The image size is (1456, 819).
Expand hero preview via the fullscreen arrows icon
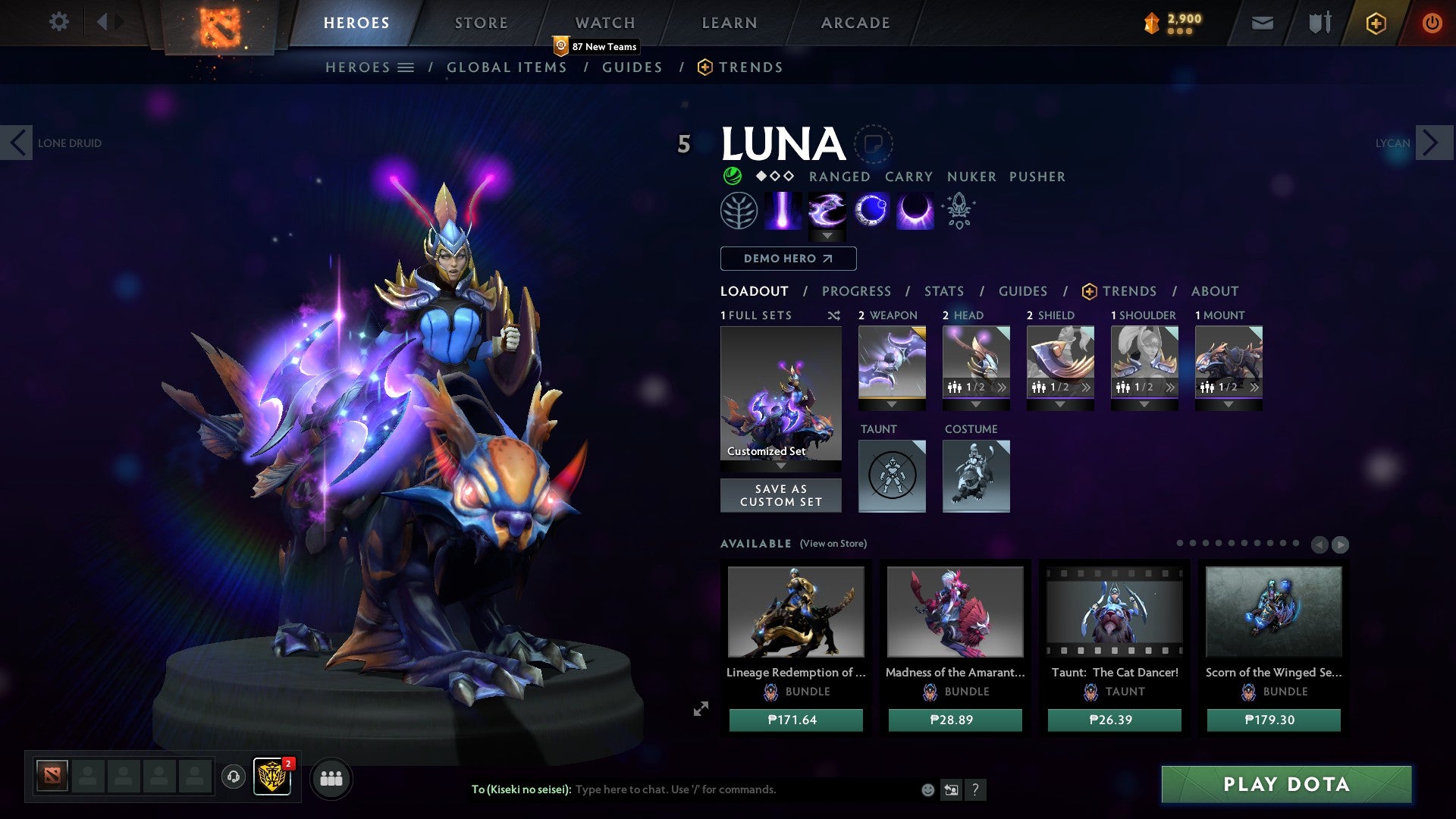click(700, 709)
